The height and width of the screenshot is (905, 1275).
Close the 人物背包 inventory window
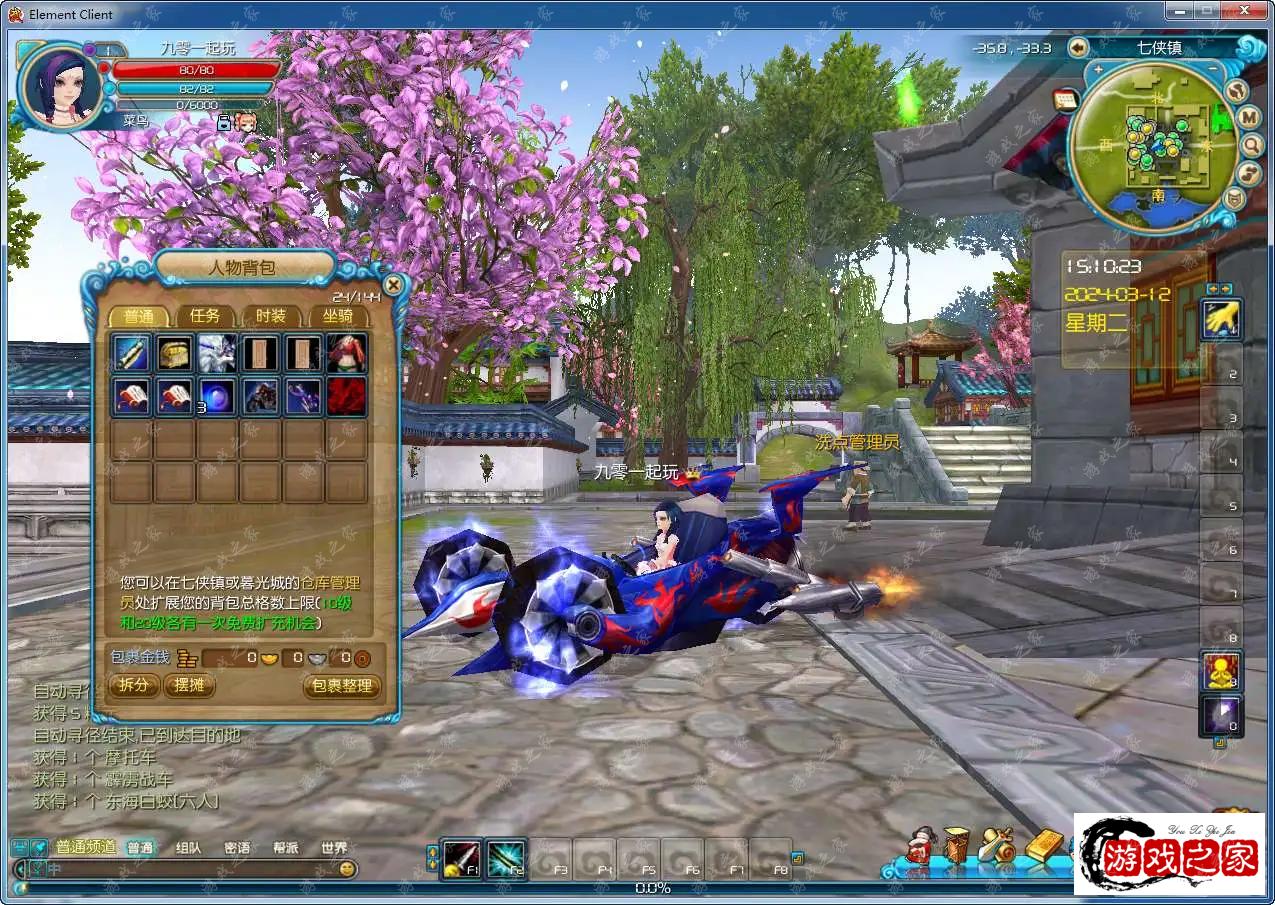(393, 285)
